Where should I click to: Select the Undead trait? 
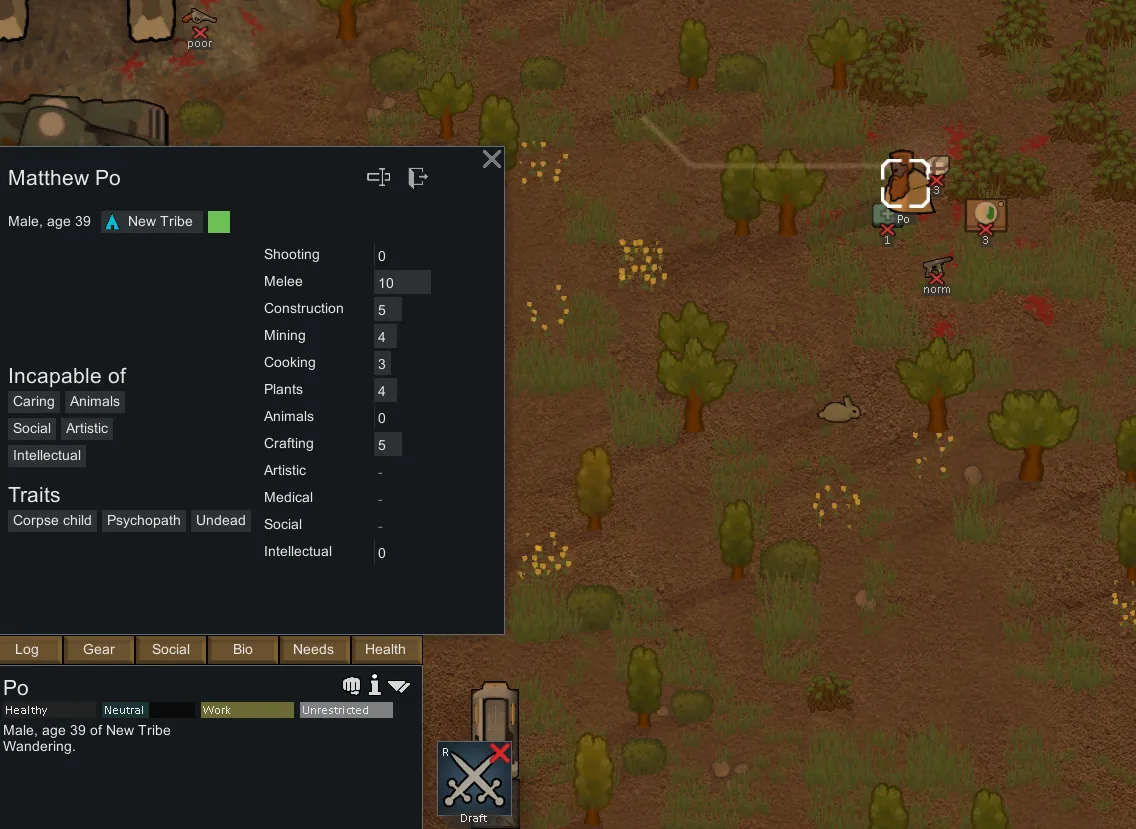pos(221,521)
